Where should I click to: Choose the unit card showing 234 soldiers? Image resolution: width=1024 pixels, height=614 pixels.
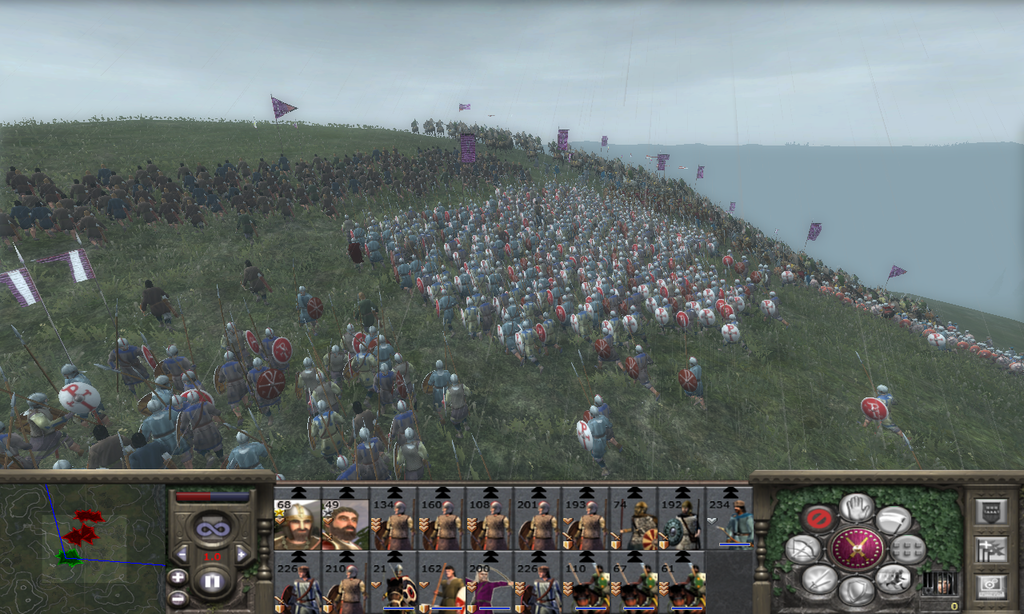pos(730,519)
